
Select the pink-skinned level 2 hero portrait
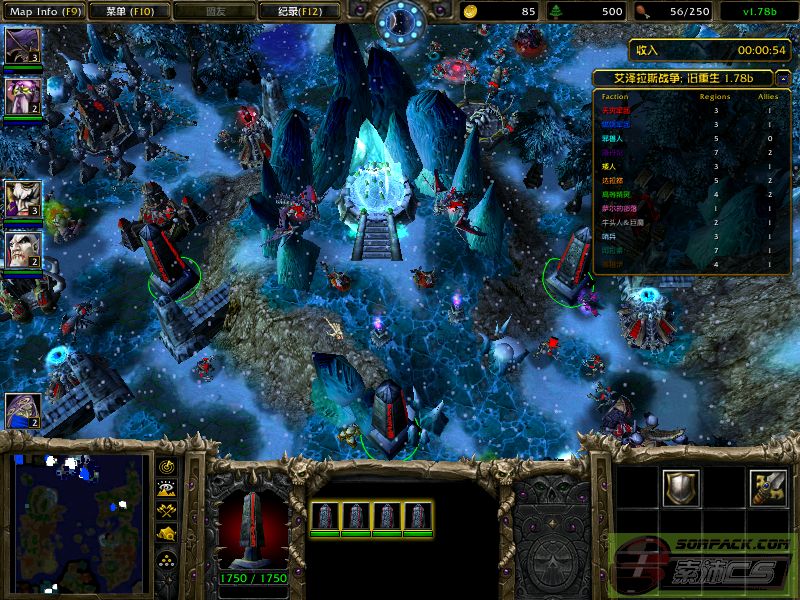(x=21, y=96)
